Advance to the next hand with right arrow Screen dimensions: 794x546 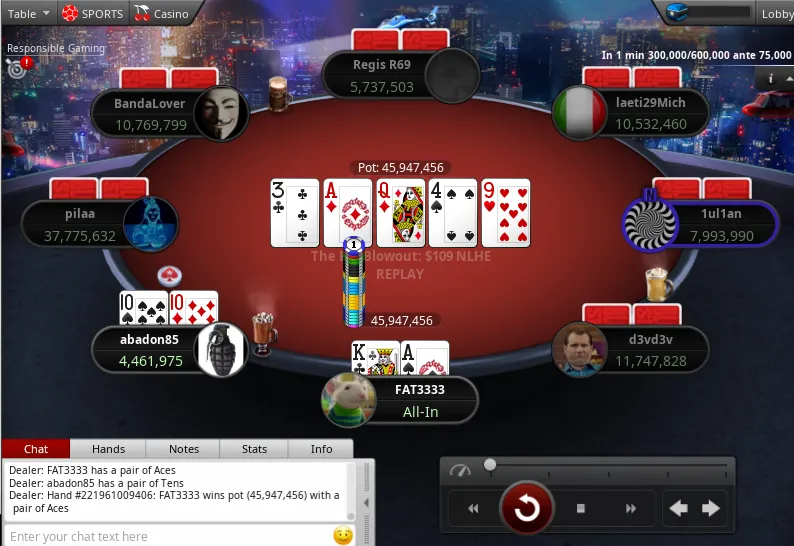(x=711, y=509)
